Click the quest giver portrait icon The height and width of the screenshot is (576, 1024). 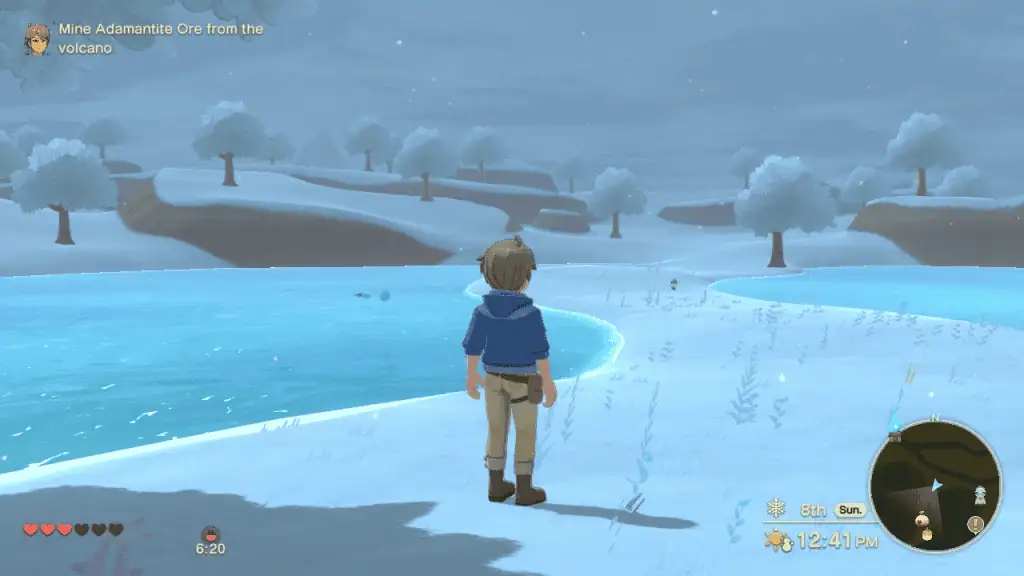click(37, 39)
